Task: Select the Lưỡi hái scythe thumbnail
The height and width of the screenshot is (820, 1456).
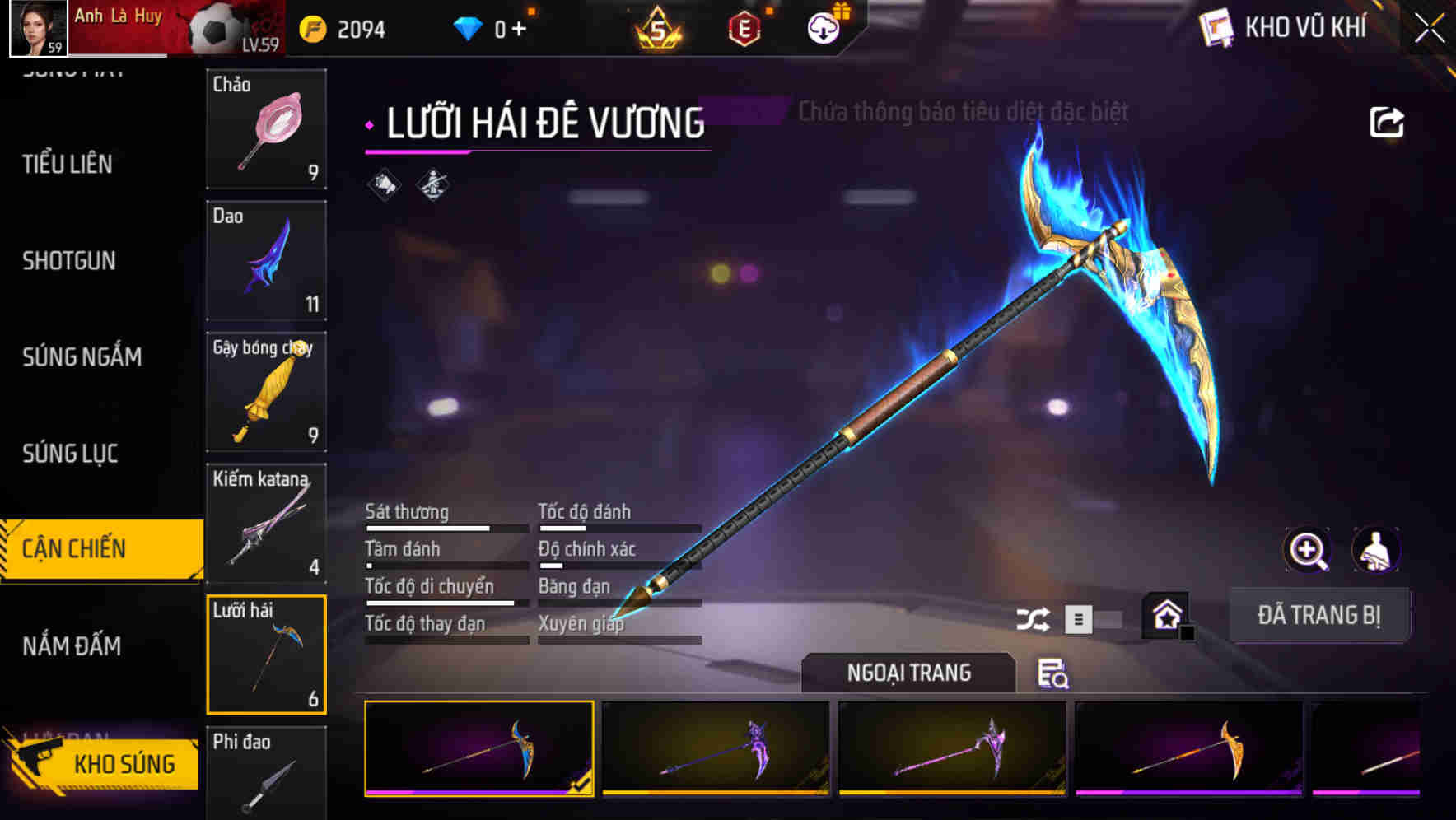Action: point(267,653)
